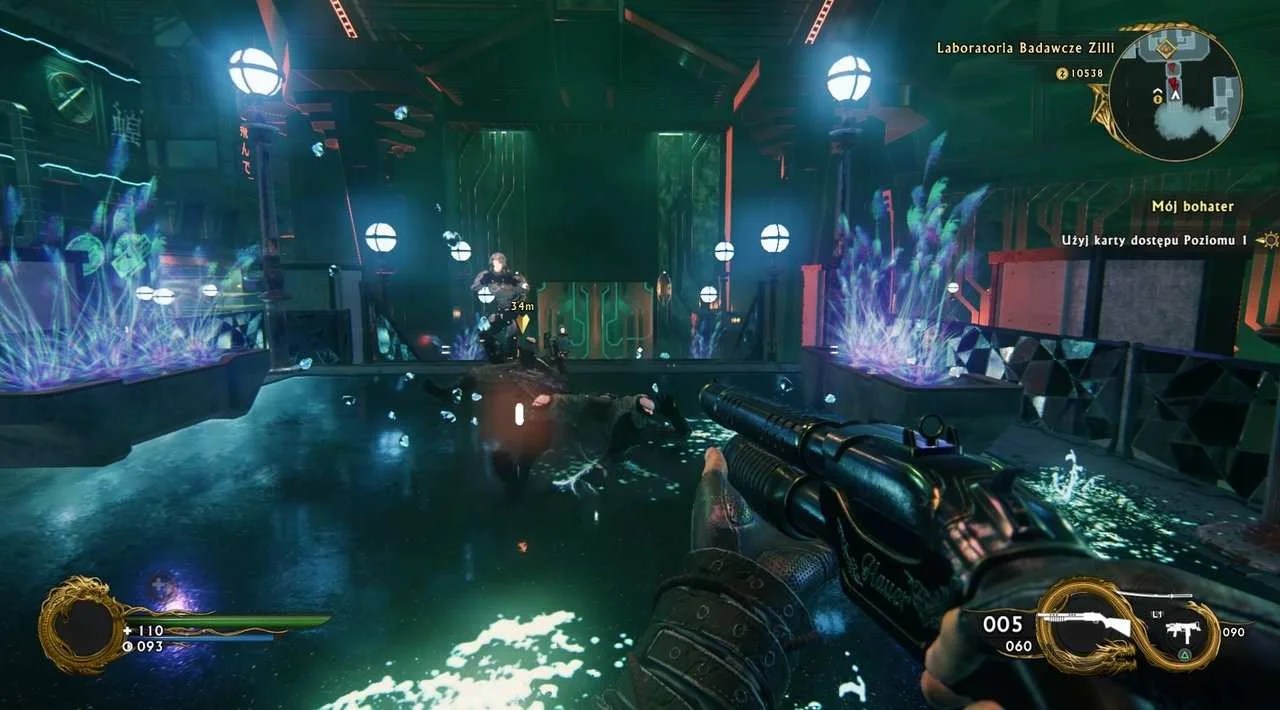The height and width of the screenshot is (710, 1280).
Task: Click the gold coin currency icon
Action: click(x=1063, y=73)
